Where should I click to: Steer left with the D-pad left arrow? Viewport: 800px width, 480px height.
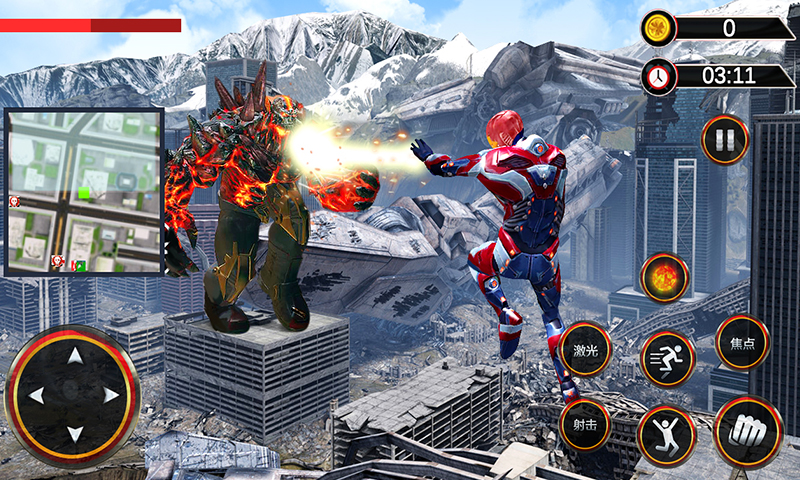(x=36, y=395)
